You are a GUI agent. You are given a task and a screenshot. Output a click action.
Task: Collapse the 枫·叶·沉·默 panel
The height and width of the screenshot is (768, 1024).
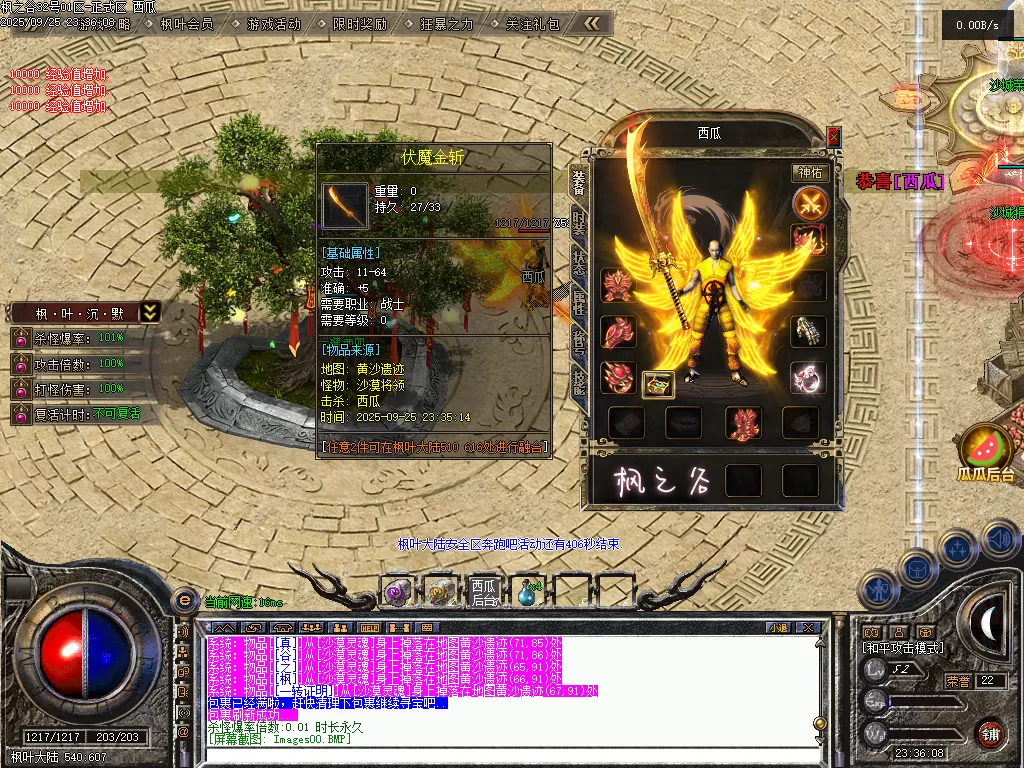(x=149, y=312)
